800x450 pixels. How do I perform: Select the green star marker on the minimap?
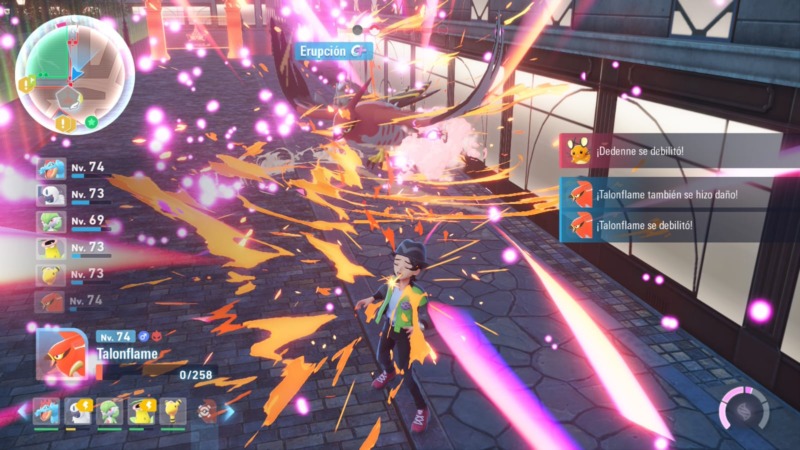(x=92, y=122)
